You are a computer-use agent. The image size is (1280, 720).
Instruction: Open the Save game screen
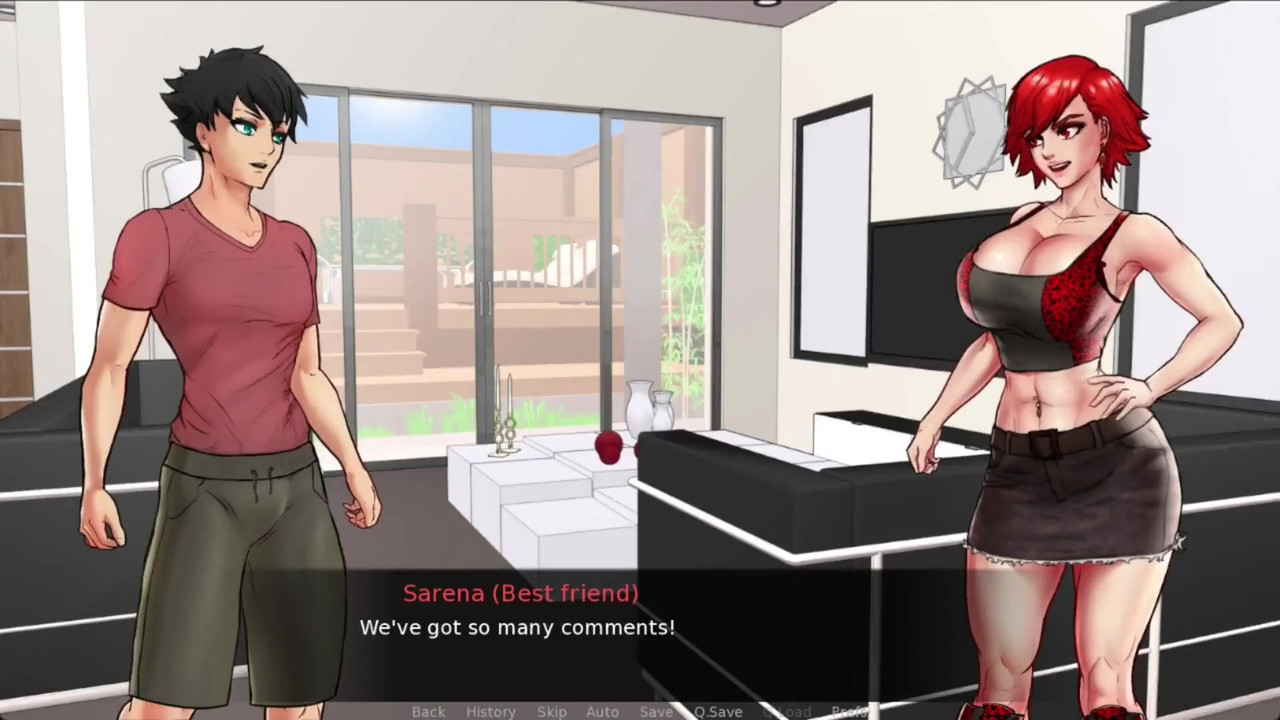point(656,711)
